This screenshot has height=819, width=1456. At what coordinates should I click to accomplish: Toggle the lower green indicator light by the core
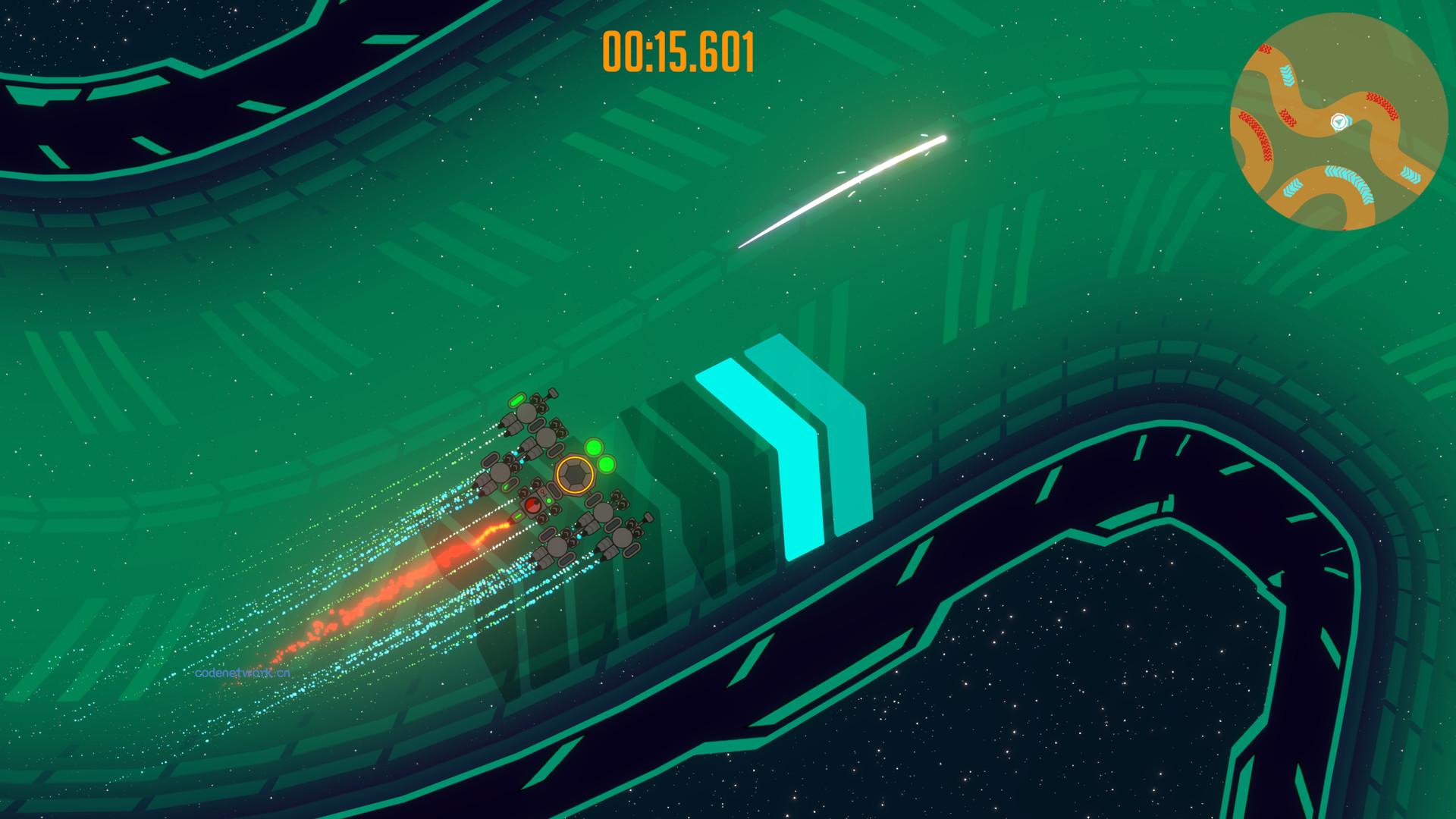(x=605, y=465)
